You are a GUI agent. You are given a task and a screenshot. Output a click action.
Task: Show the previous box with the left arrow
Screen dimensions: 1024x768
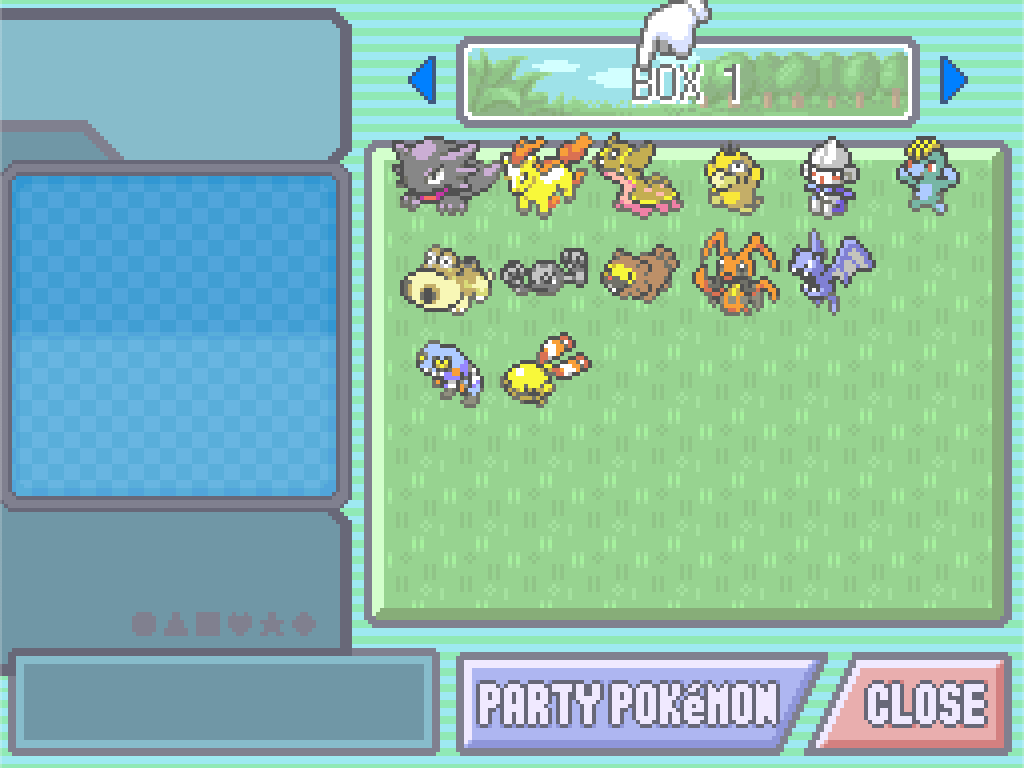pyautogui.click(x=422, y=80)
